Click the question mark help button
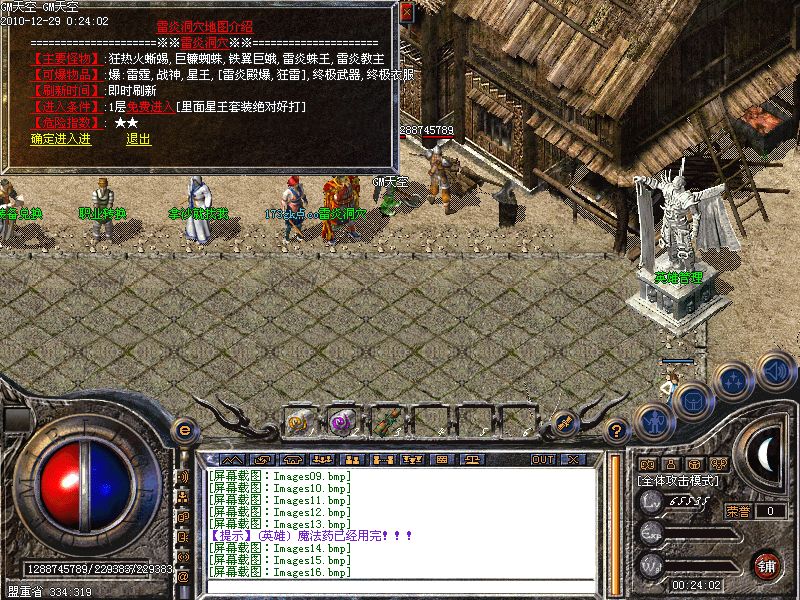 pos(617,431)
